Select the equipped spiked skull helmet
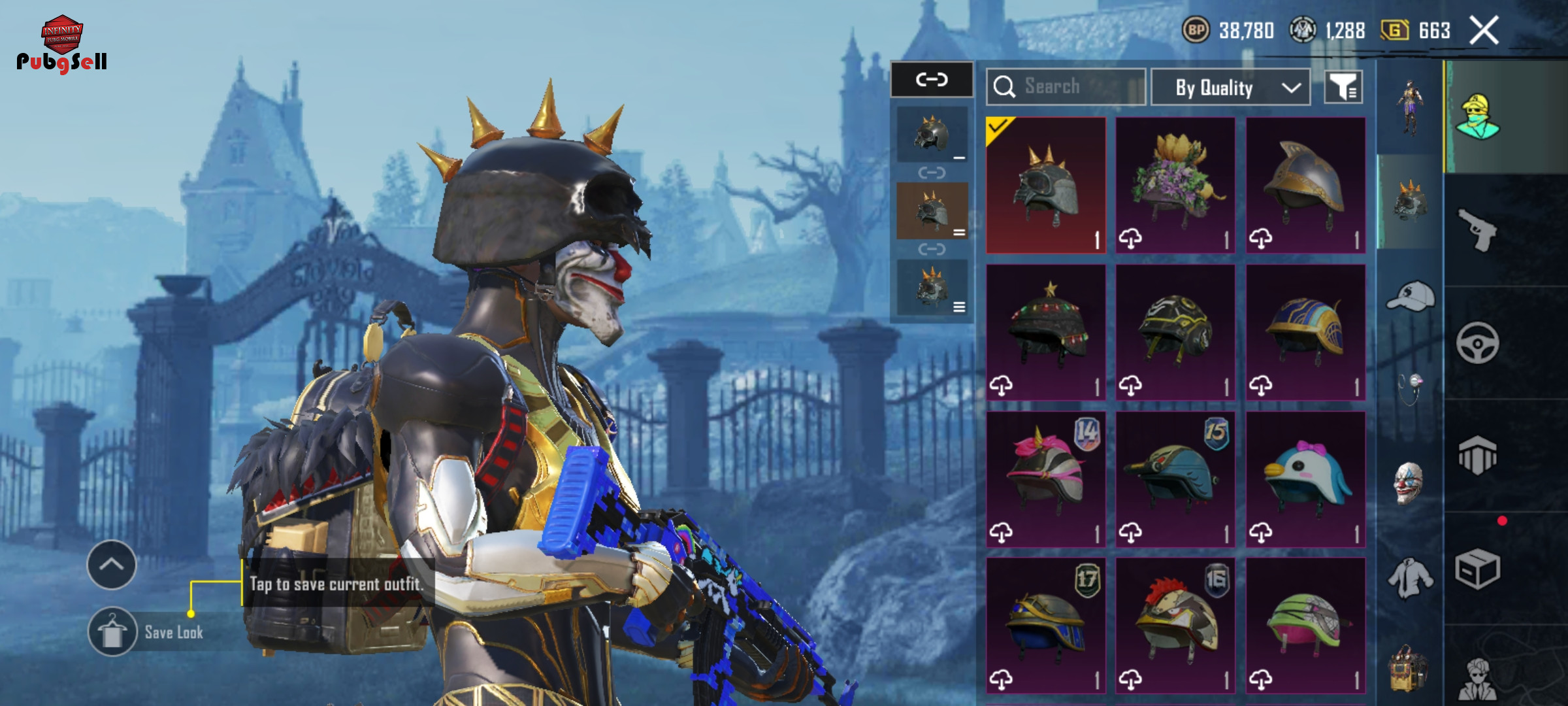The image size is (1568, 706). [x=1045, y=185]
